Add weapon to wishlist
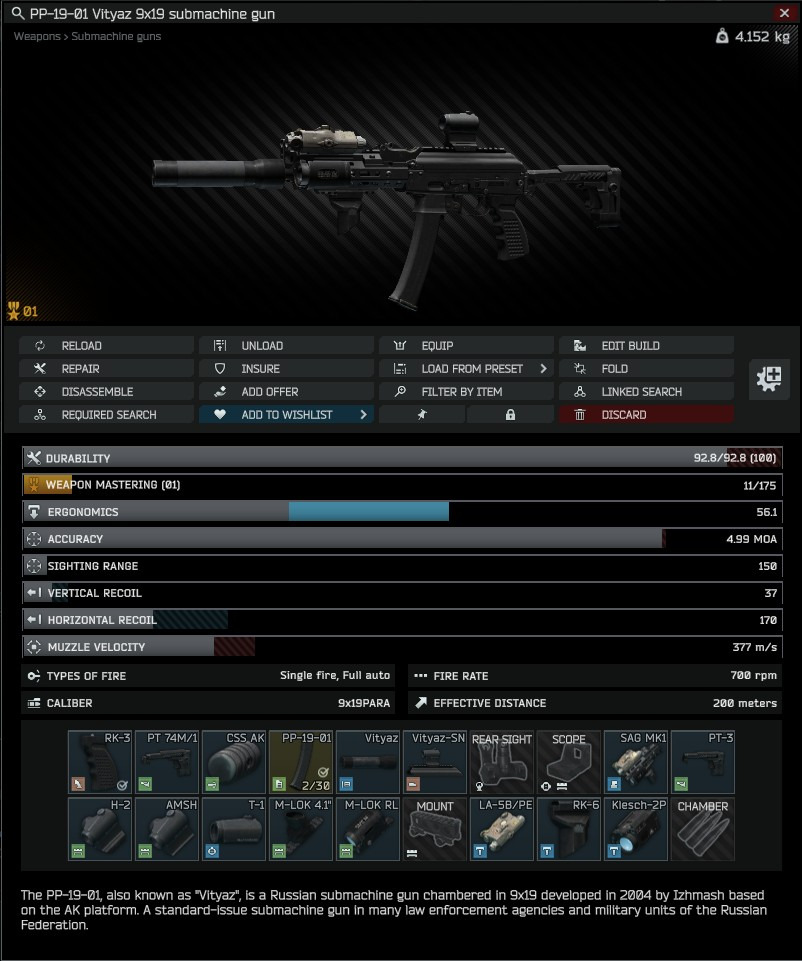802x961 pixels. click(x=286, y=414)
